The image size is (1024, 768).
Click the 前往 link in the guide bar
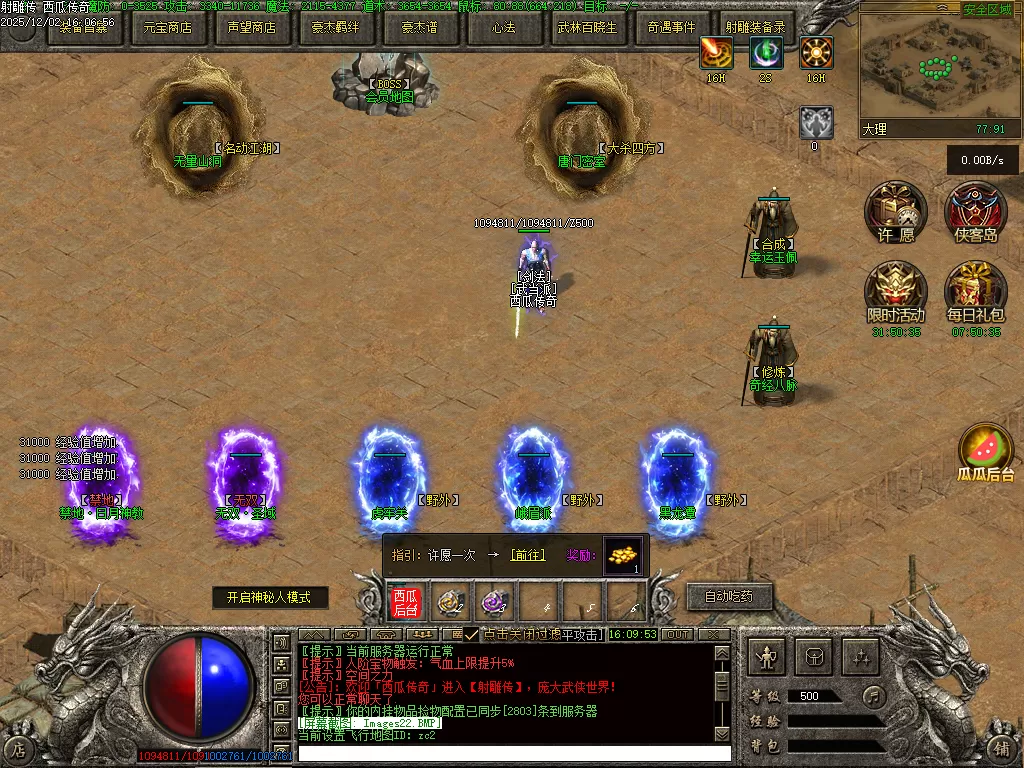[527, 555]
